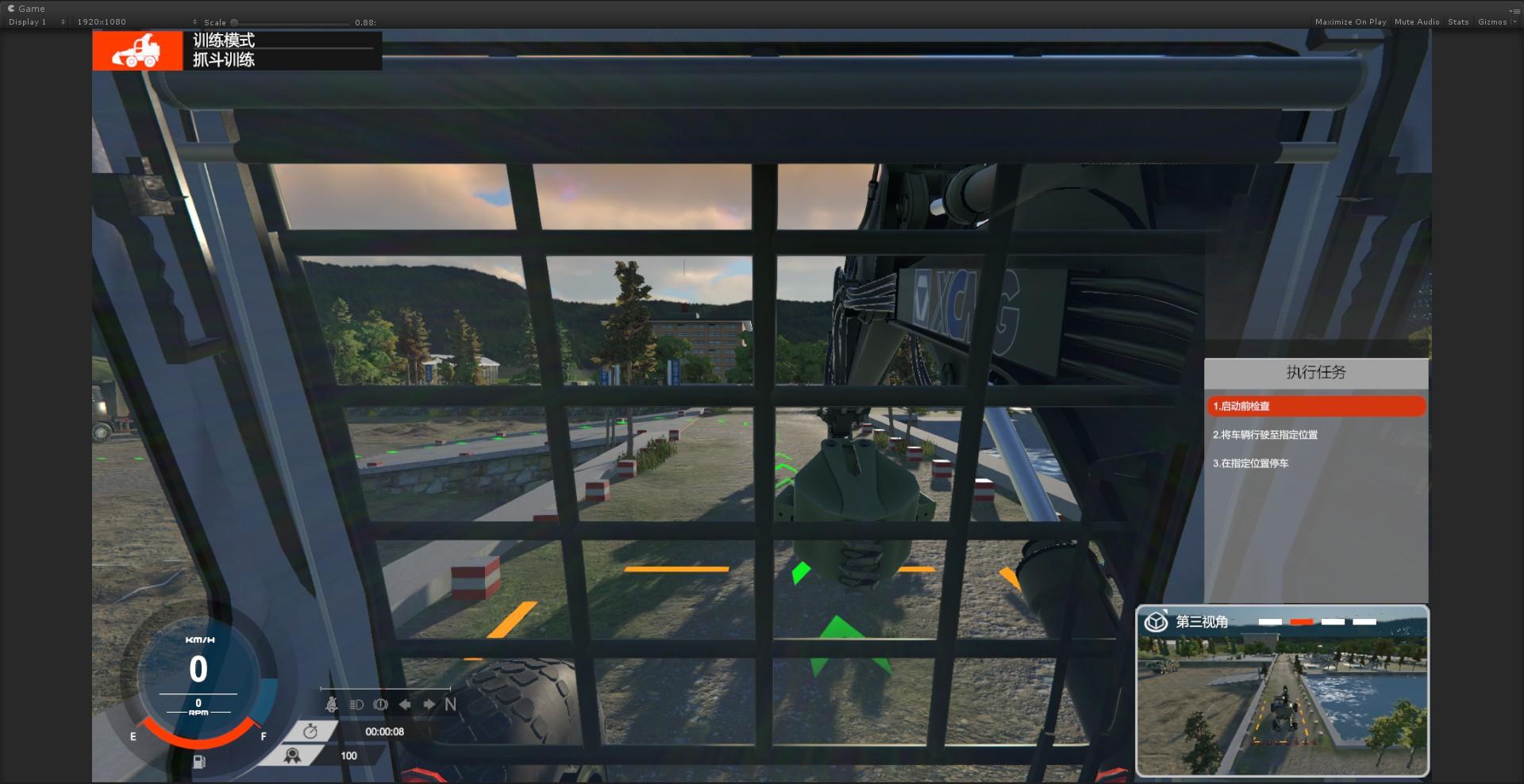Viewport: 1524px width, 784px height.
Task: Activate the left turn signal arrow
Action: (x=405, y=705)
